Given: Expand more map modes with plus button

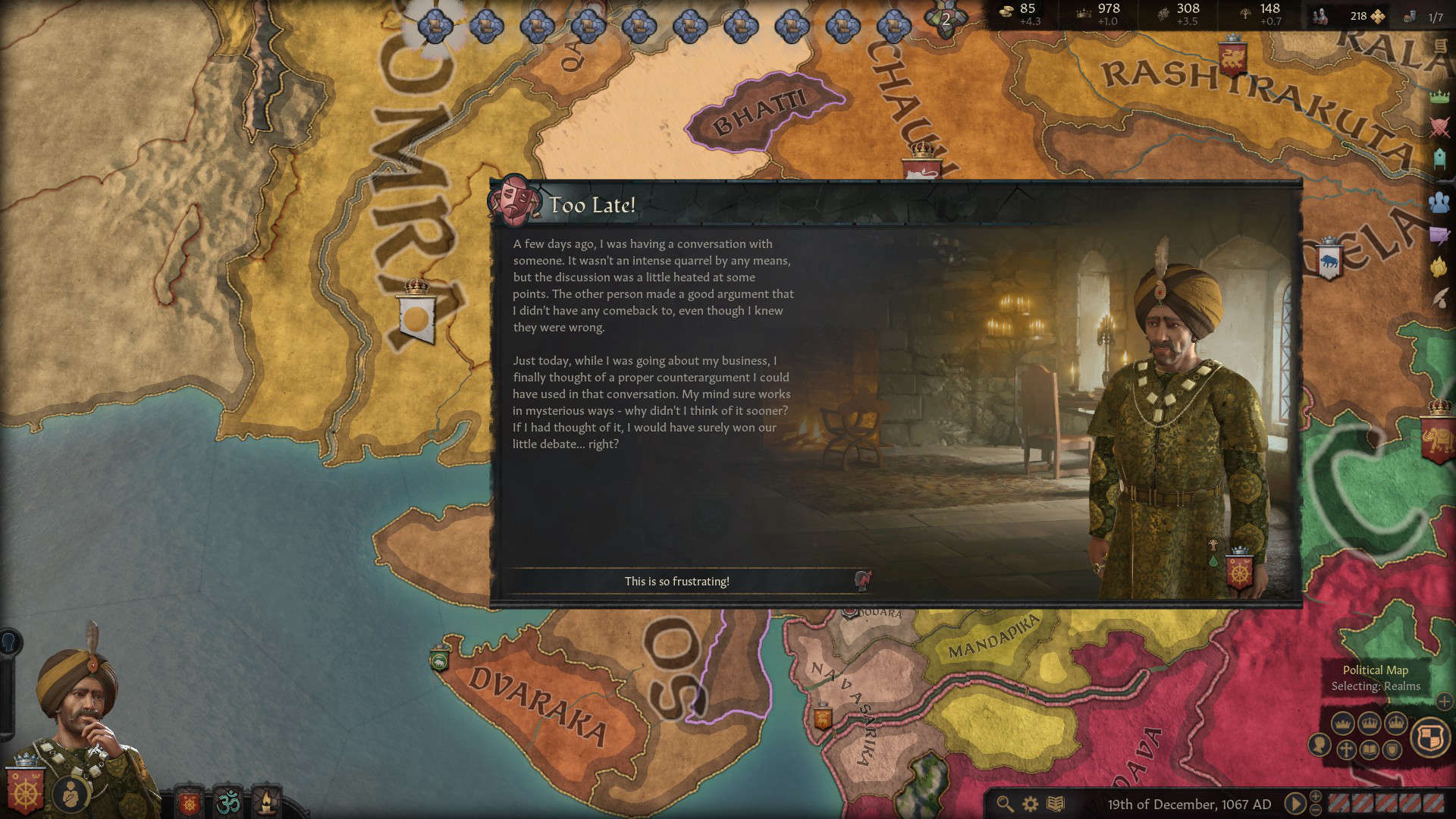Looking at the screenshot, I should (1445, 702).
